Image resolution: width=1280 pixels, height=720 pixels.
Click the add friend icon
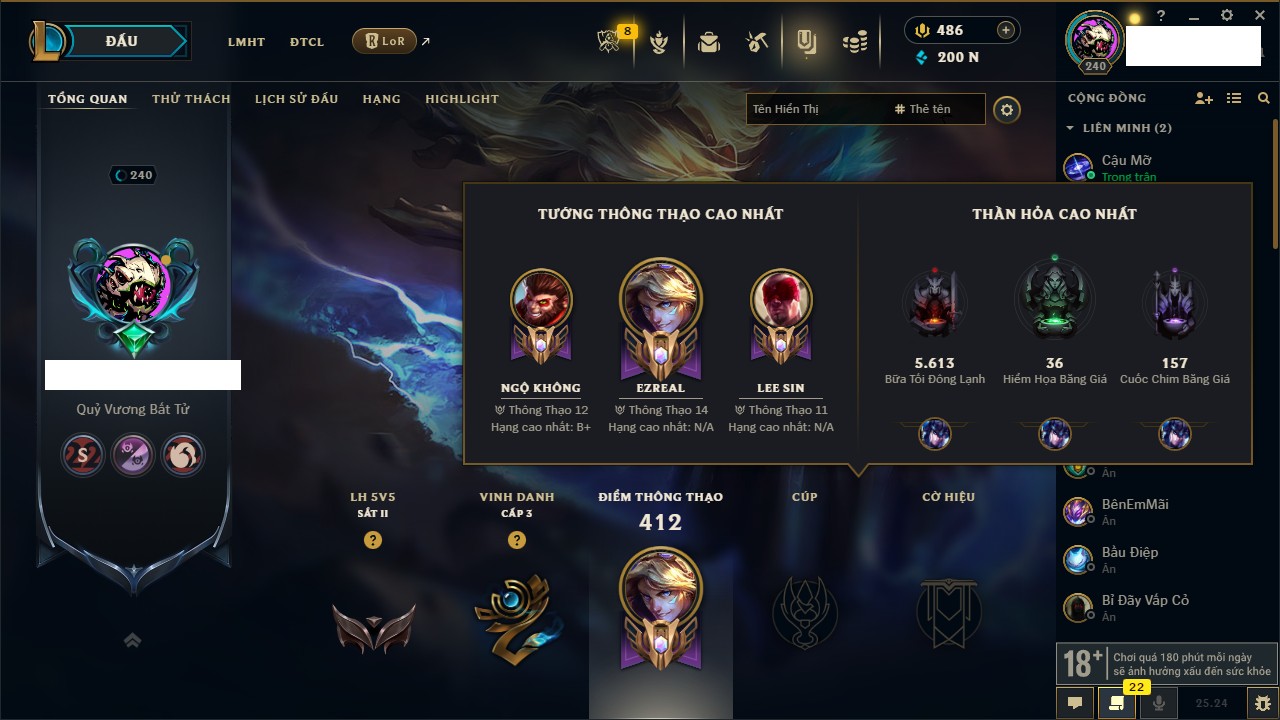pos(1204,98)
